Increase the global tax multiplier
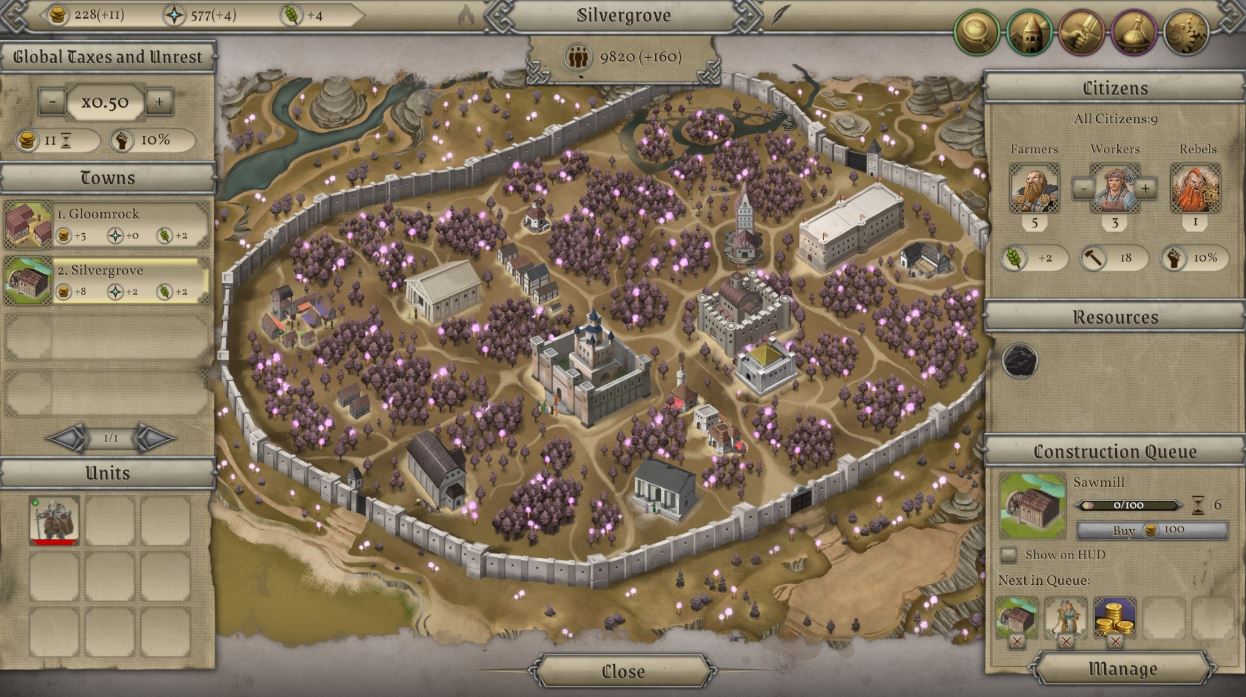The image size is (1246, 697). [159, 101]
